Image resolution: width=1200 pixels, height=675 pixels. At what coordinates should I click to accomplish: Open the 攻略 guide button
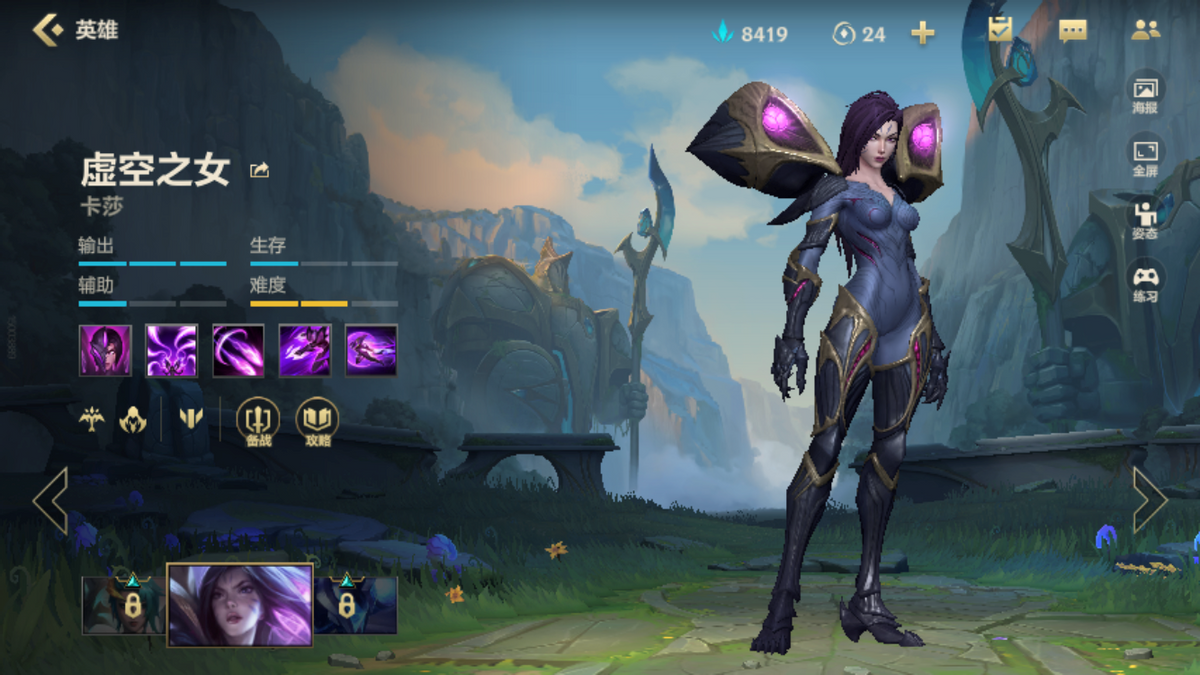pos(317,421)
